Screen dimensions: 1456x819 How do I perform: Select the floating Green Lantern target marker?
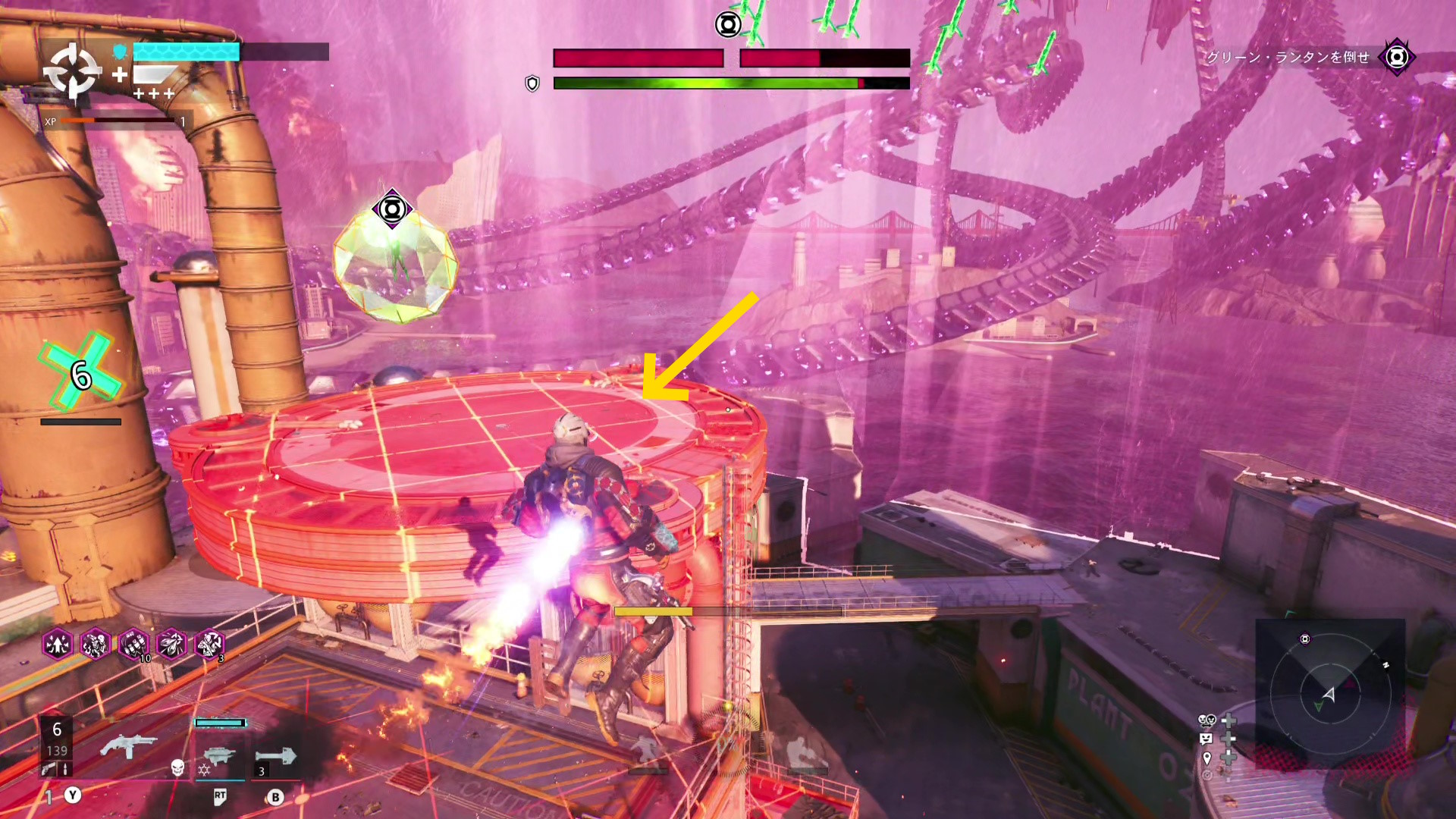tap(392, 209)
